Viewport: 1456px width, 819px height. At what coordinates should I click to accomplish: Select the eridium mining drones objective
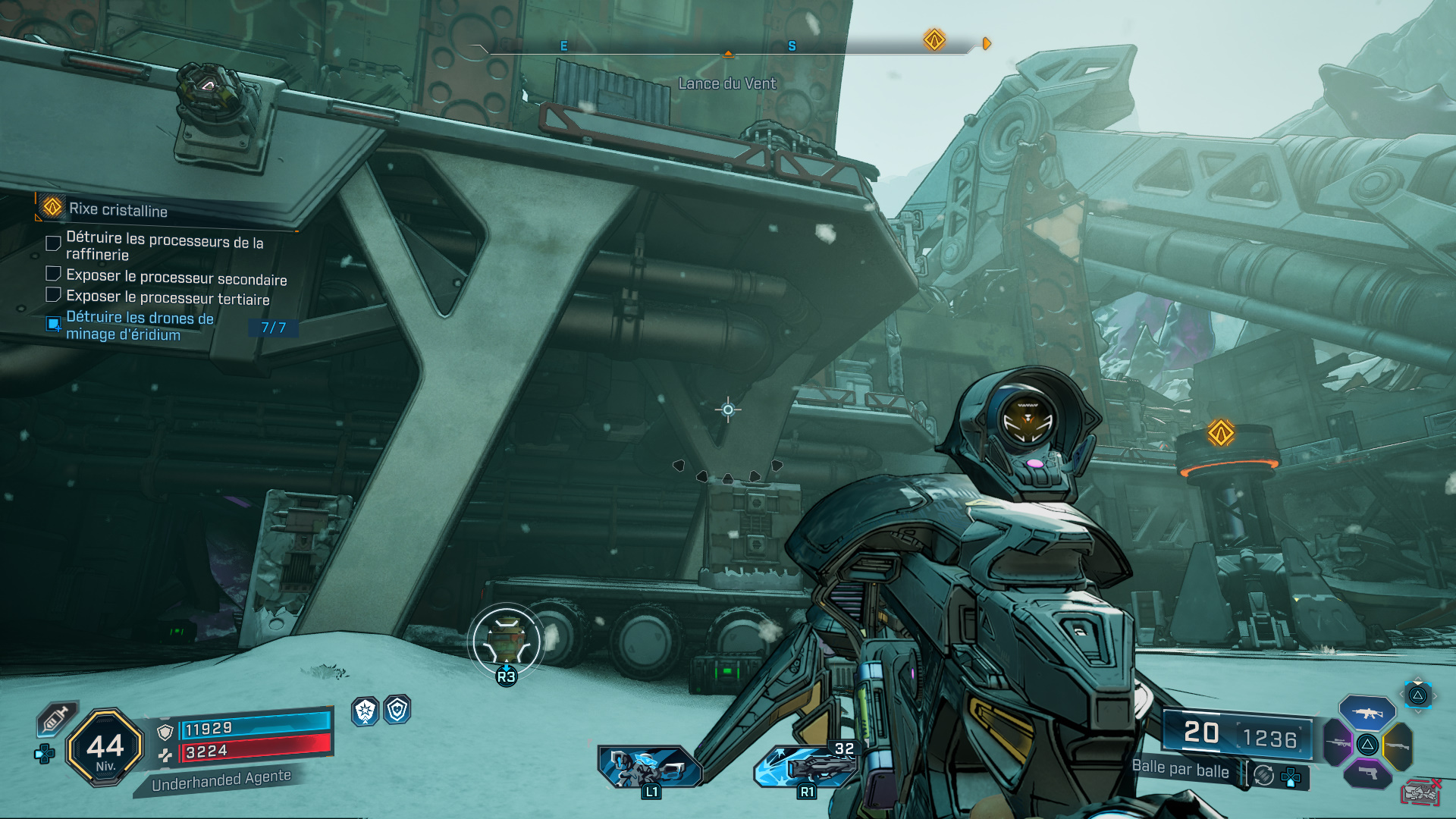(x=140, y=326)
